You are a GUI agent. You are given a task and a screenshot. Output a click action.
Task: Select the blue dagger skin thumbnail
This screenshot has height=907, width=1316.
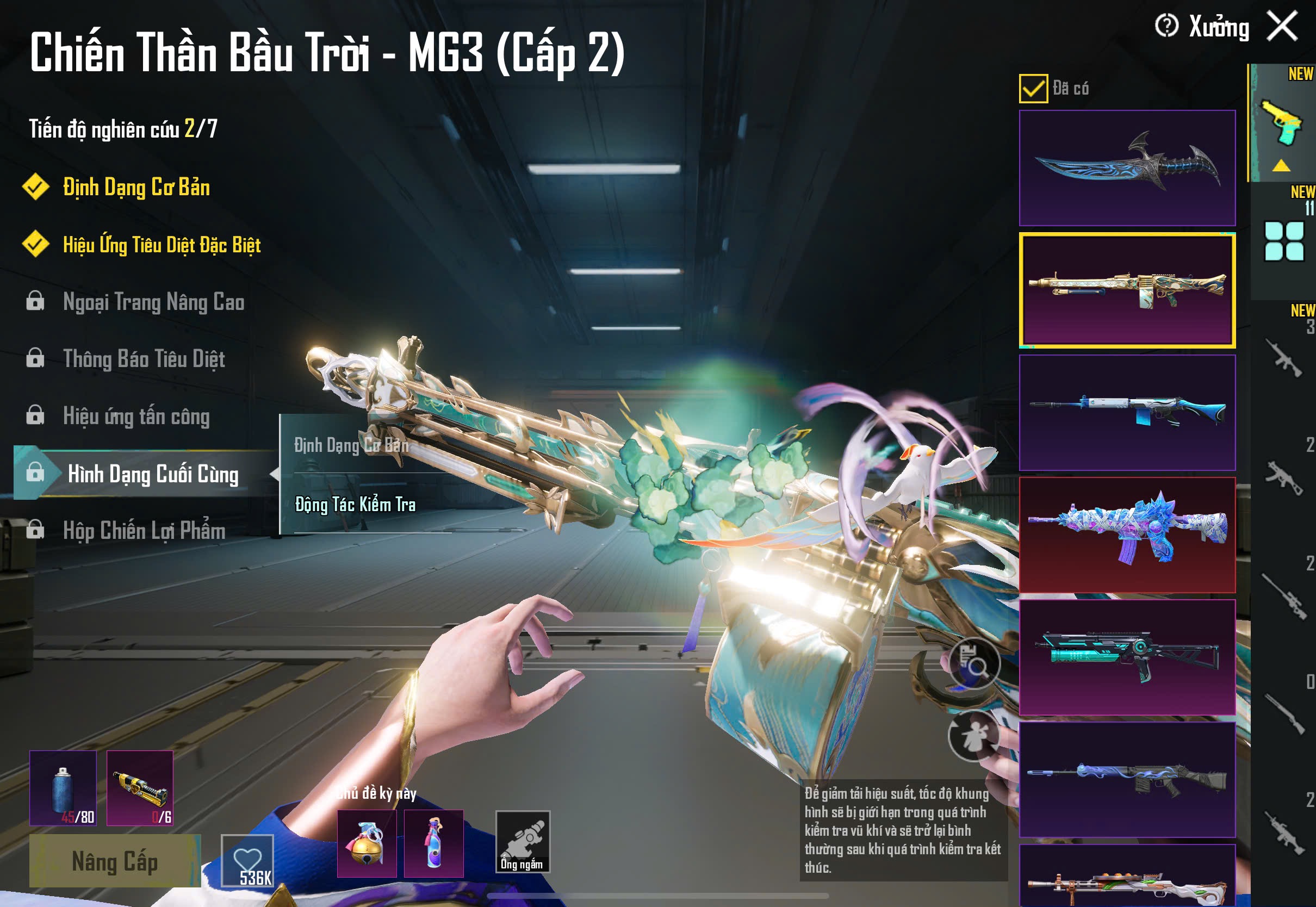(1127, 167)
